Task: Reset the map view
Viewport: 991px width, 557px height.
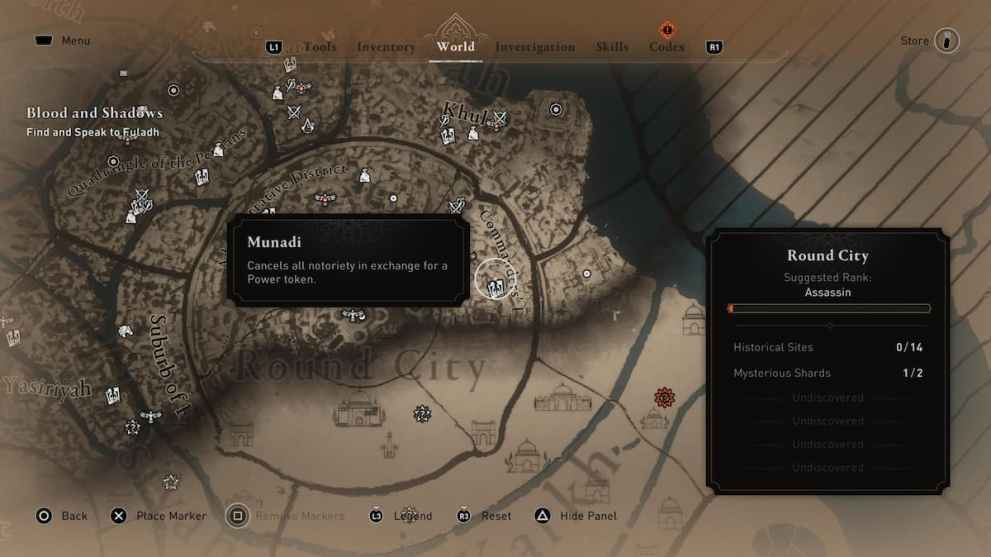Action: (484, 516)
